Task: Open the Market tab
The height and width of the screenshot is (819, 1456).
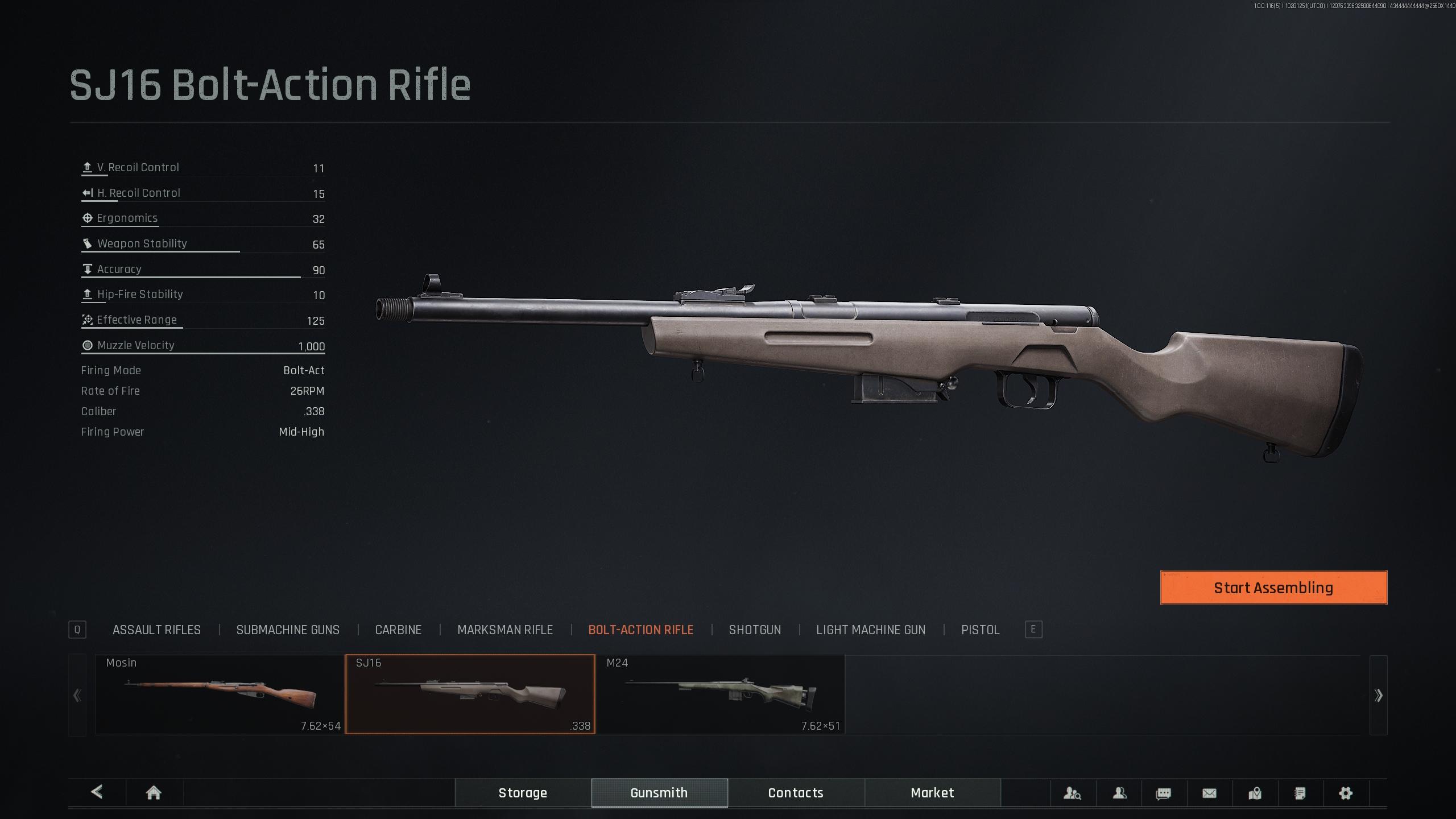Action: pos(932,793)
